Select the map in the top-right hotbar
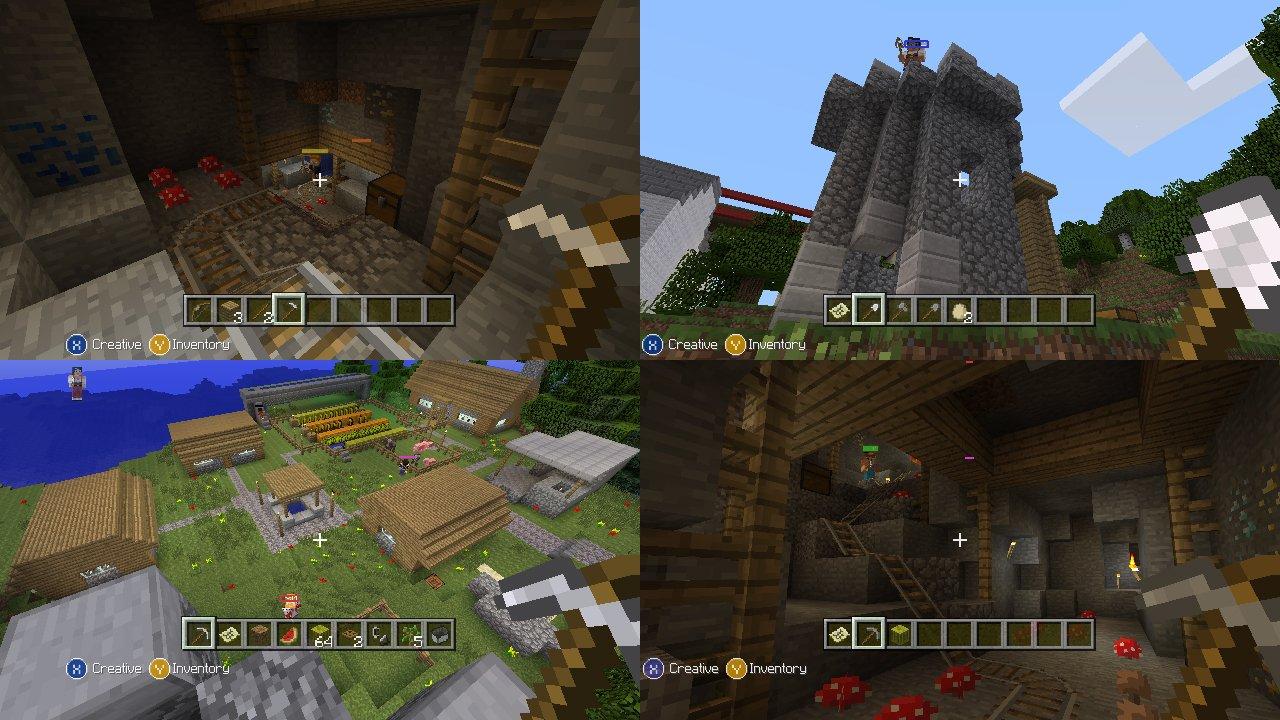This screenshot has height=720, width=1280. [838, 310]
